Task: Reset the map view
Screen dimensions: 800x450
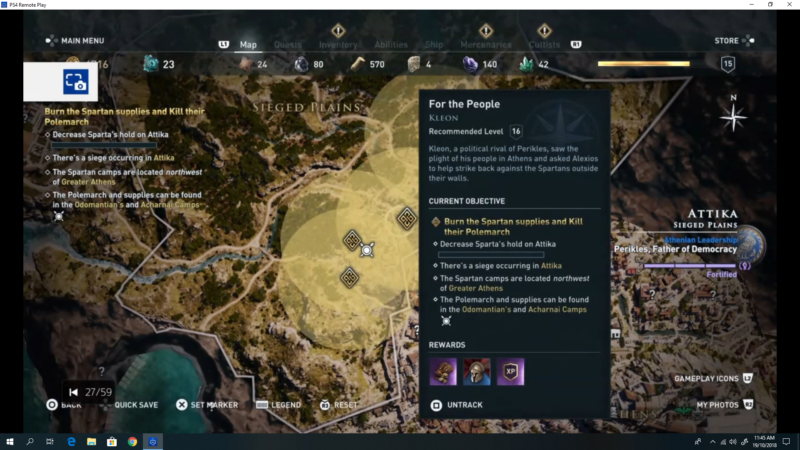Action: point(339,405)
